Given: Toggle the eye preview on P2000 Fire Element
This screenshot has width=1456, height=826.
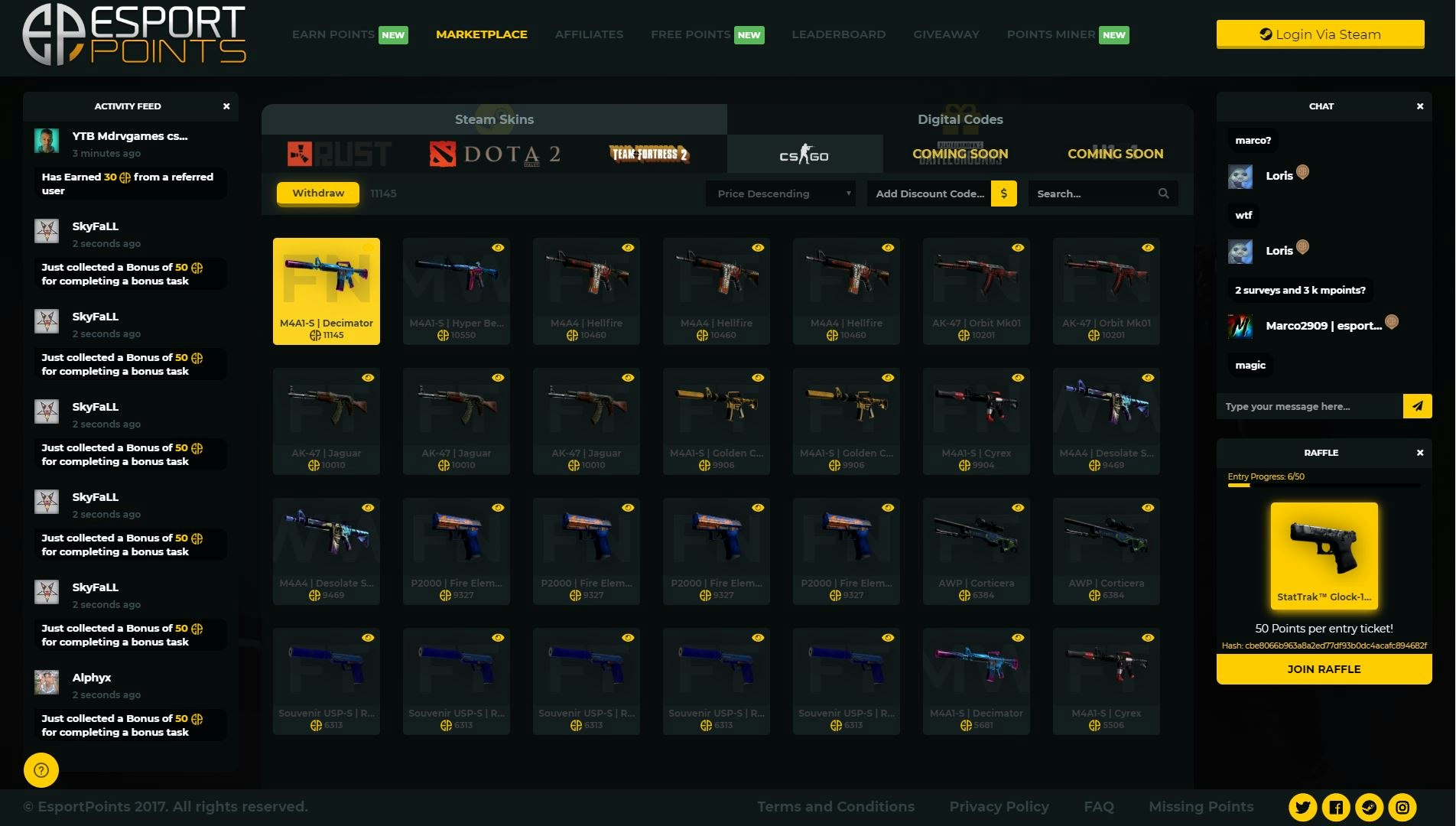Looking at the screenshot, I should click(x=498, y=506).
